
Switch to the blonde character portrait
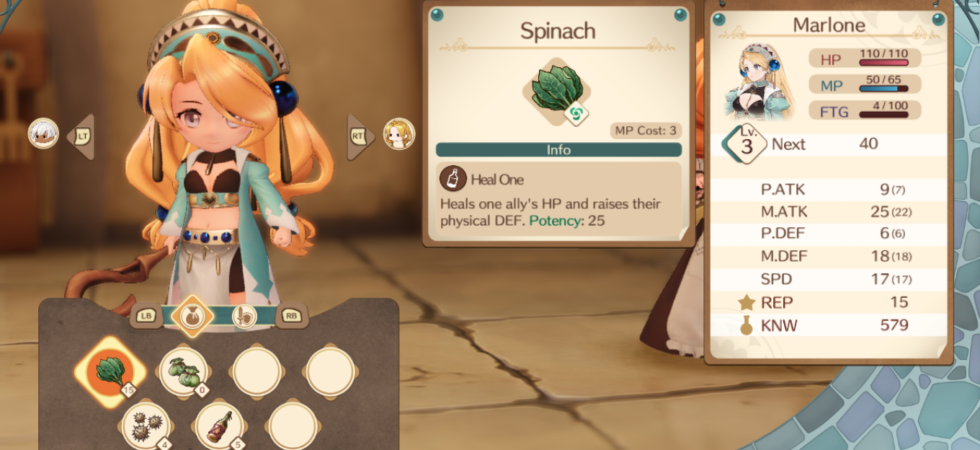[x=399, y=133]
